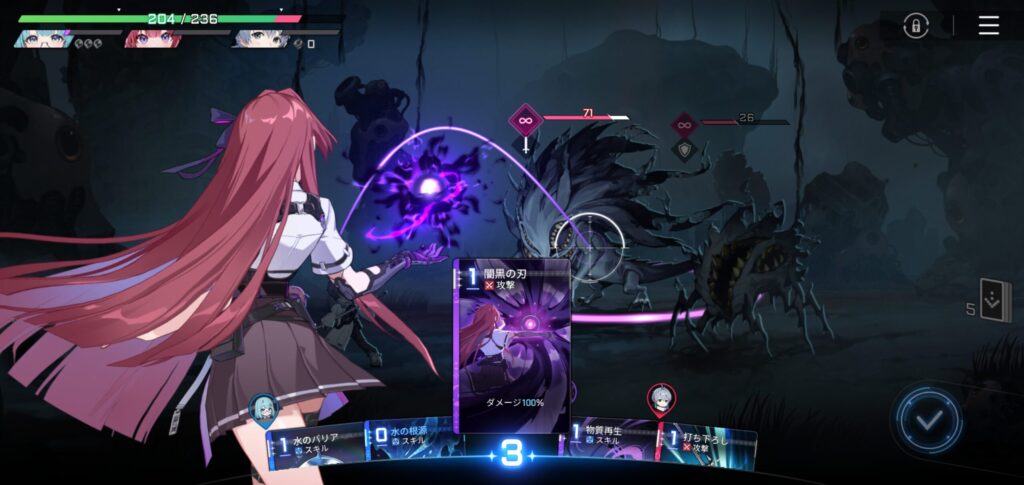Toggle the lock icon button
This screenshot has height=485, width=1024.
[x=916, y=27]
